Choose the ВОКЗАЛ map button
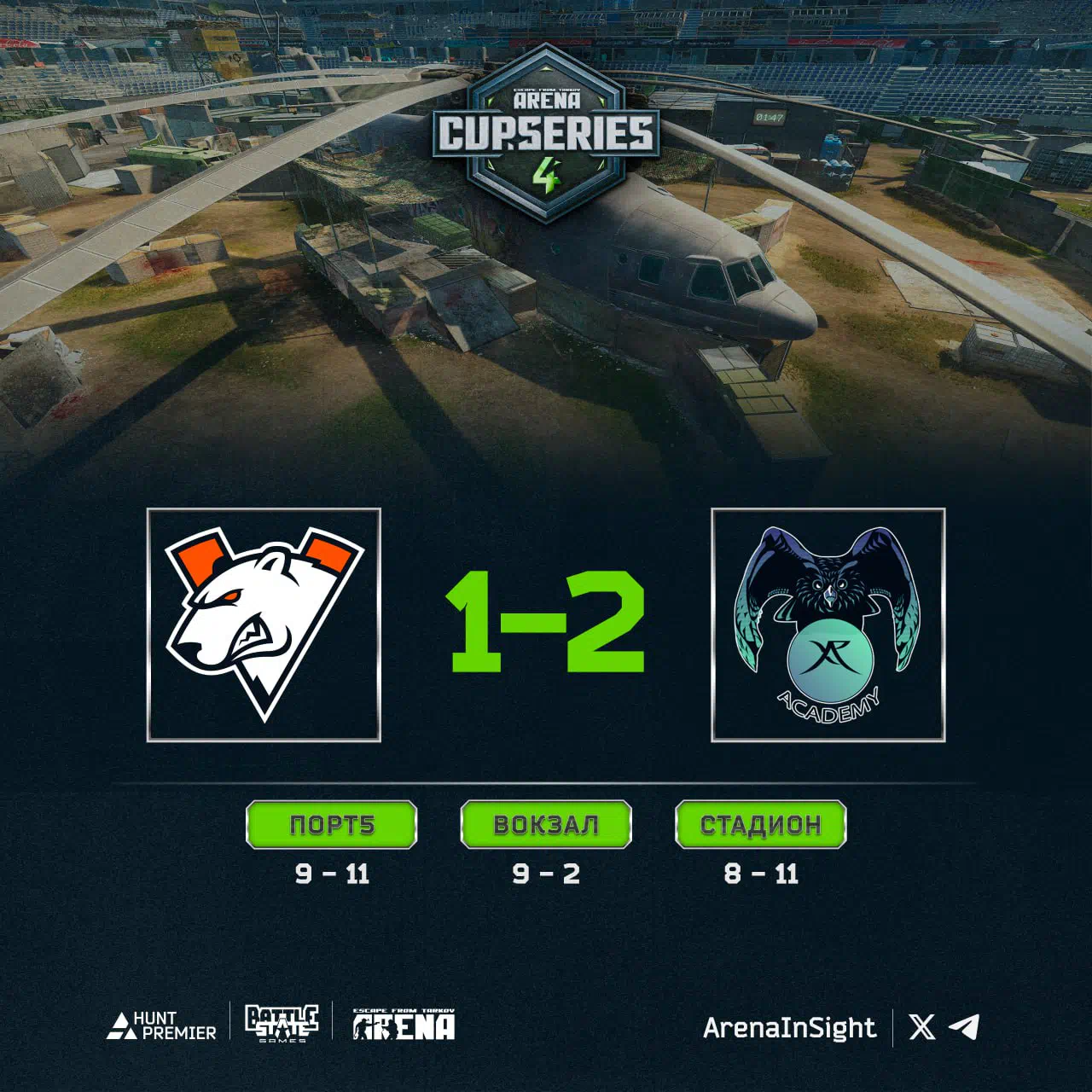The width and height of the screenshot is (1092, 1092). [x=546, y=824]
